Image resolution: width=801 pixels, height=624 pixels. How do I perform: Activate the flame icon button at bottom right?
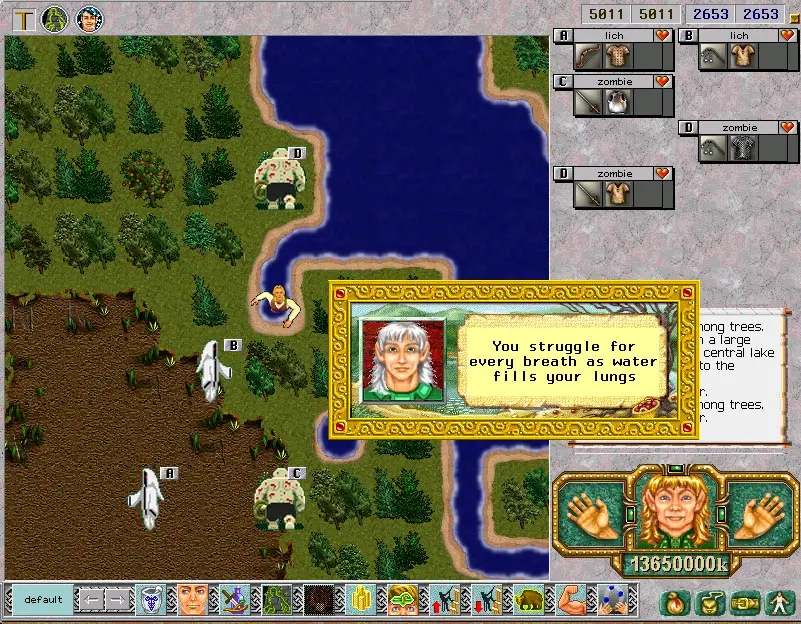pyautogui.click(x=677, y=602)
